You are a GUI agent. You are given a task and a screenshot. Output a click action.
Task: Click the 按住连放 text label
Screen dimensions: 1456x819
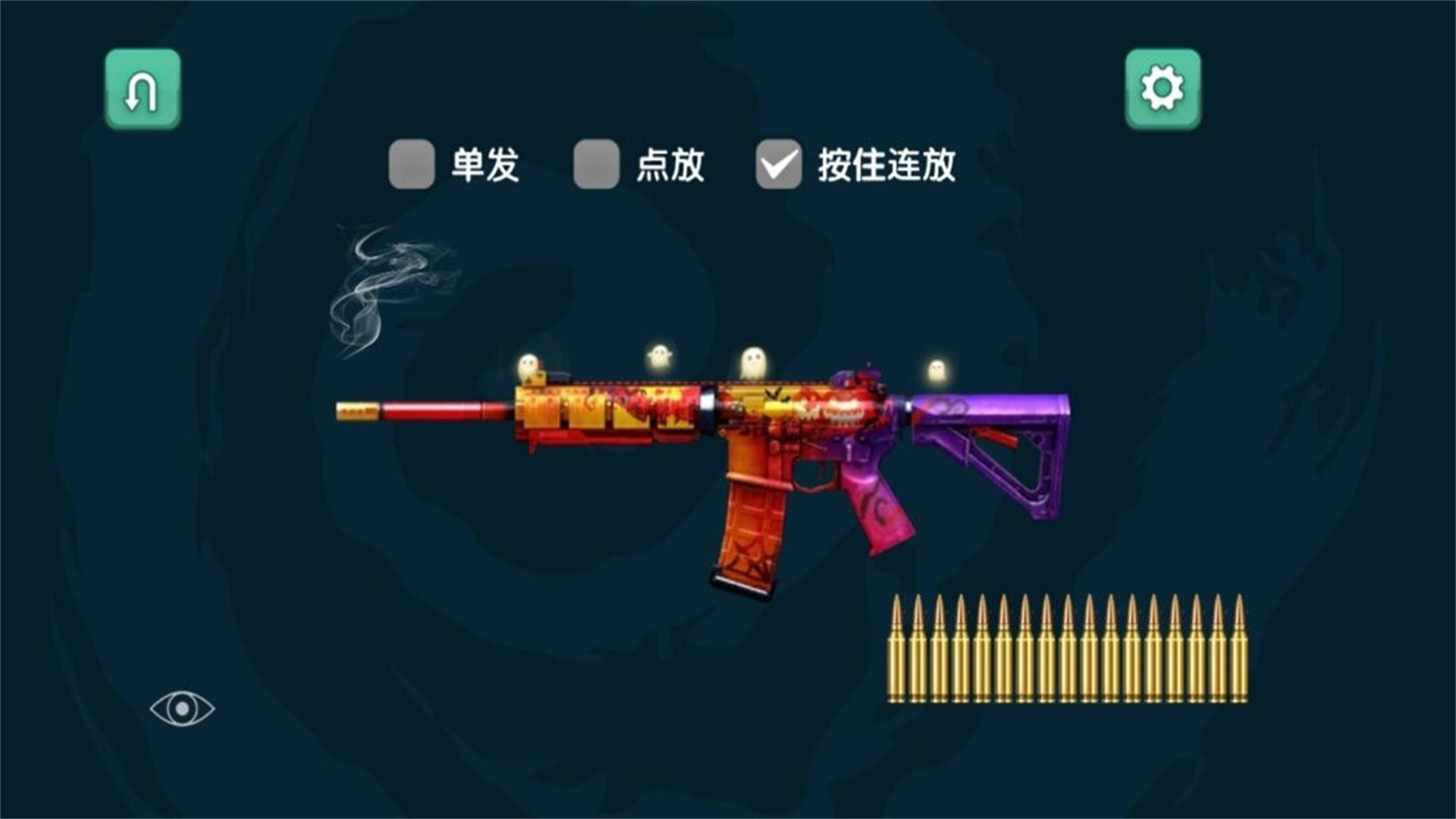[887, 163]
